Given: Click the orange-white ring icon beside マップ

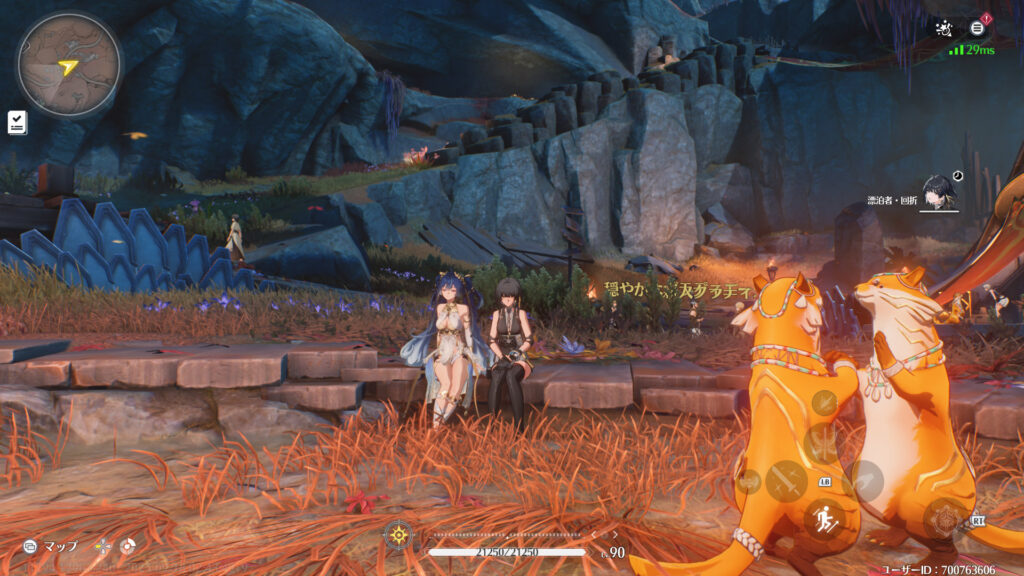Looking at the screenshot, I should pos(127,547).
